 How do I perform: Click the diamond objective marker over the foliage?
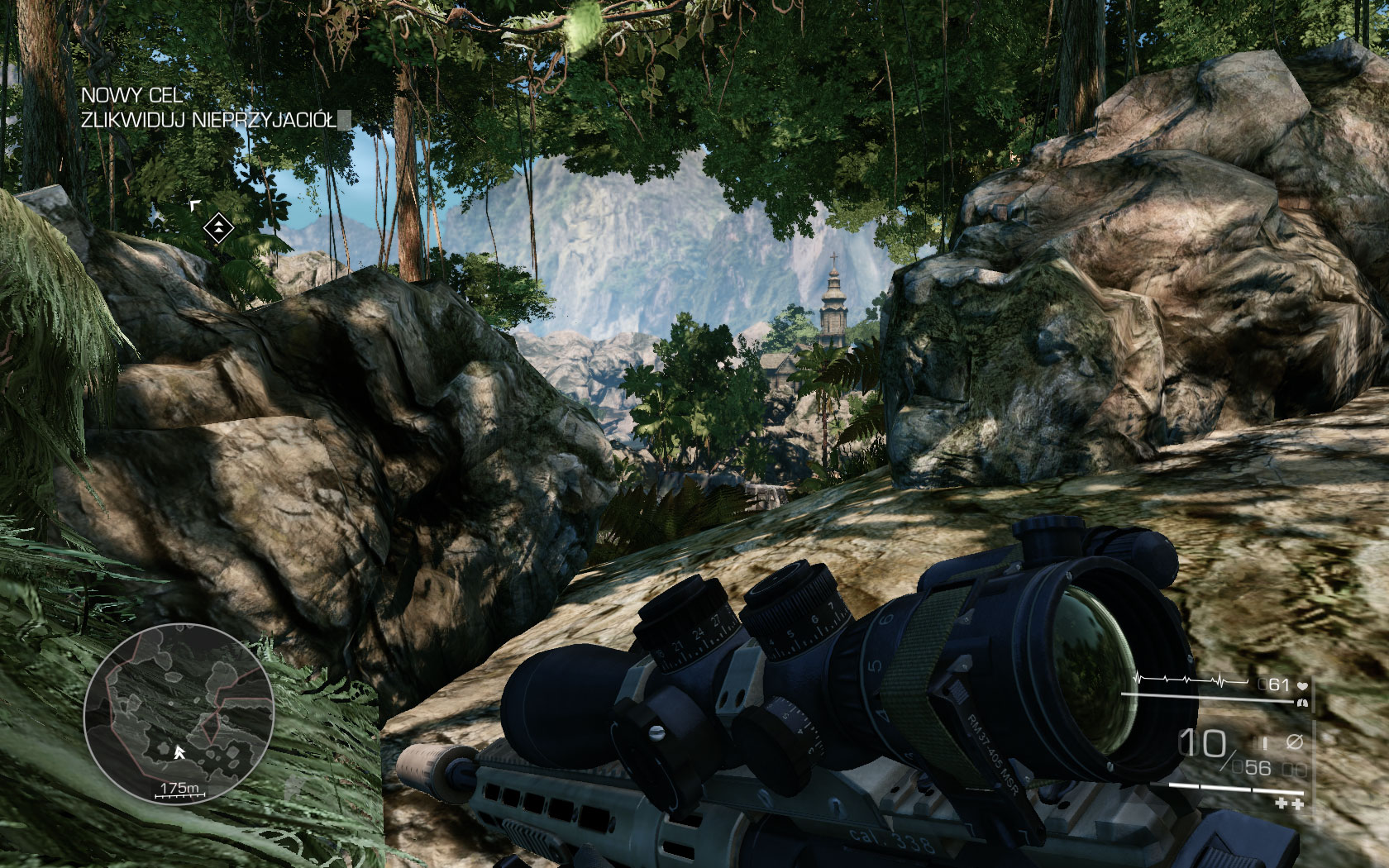(218, 227)
